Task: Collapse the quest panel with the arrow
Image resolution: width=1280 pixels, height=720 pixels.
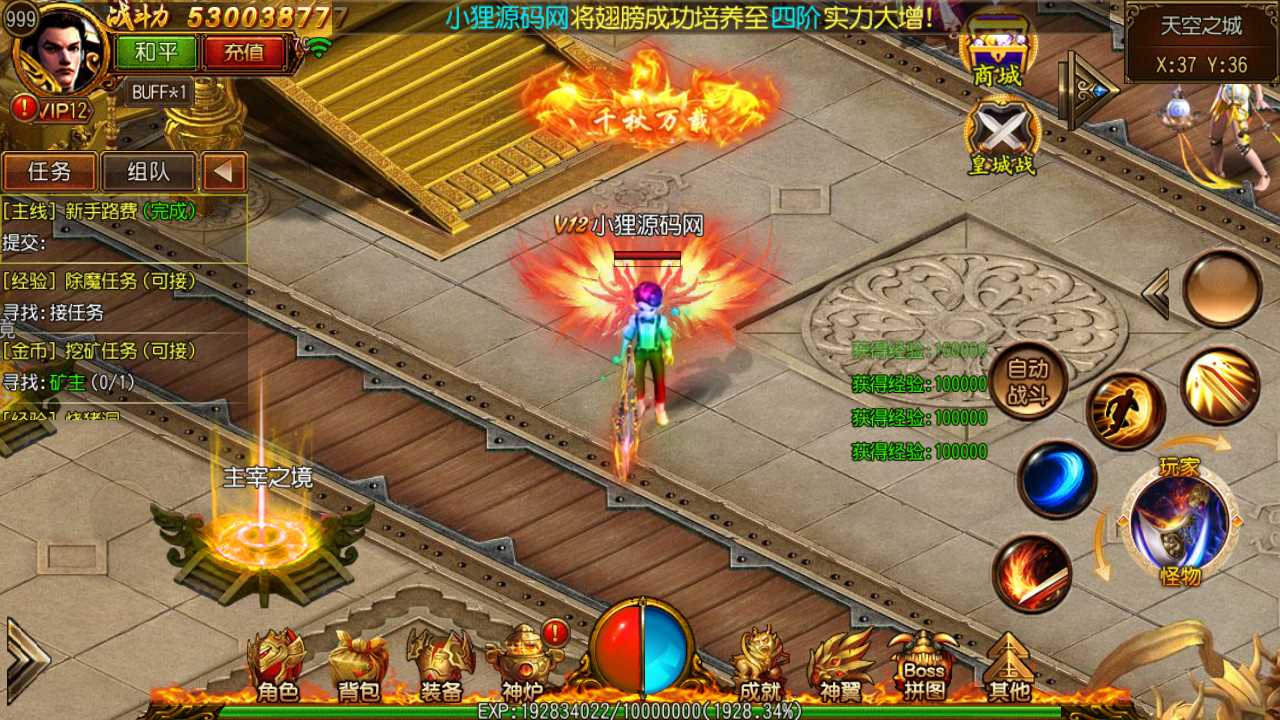Action: 226,172
